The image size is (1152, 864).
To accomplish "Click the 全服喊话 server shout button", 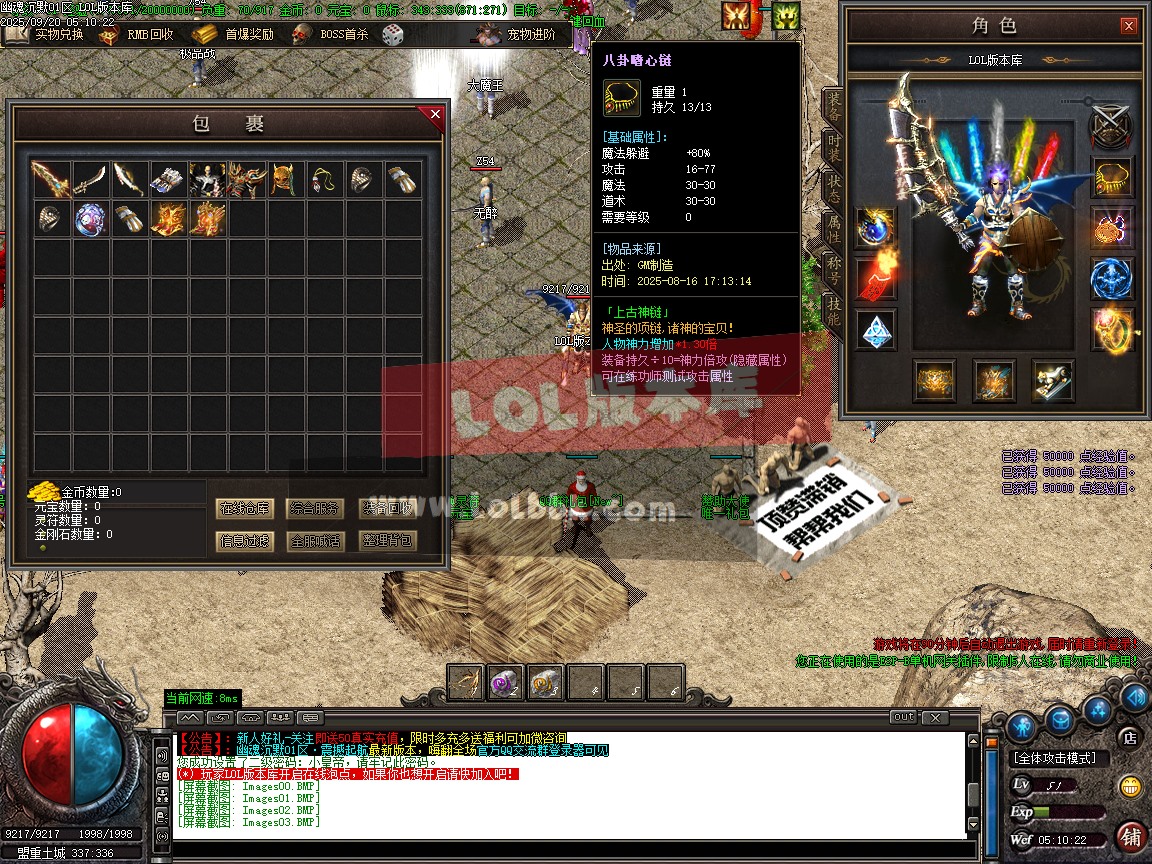I will 315,541.
